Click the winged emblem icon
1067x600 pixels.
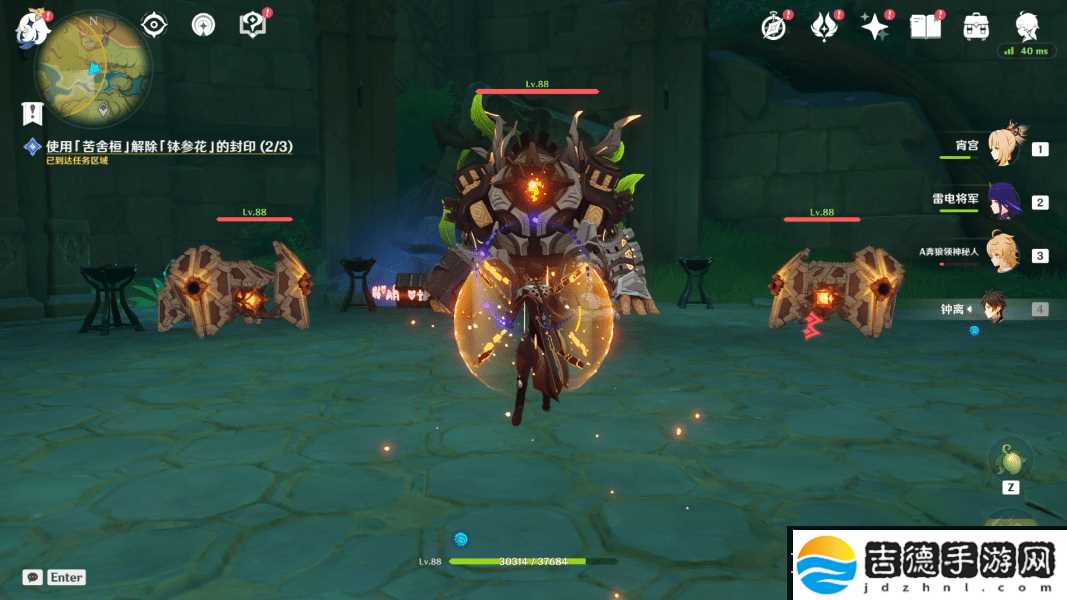pyautogui.click(x=823, y=27)
